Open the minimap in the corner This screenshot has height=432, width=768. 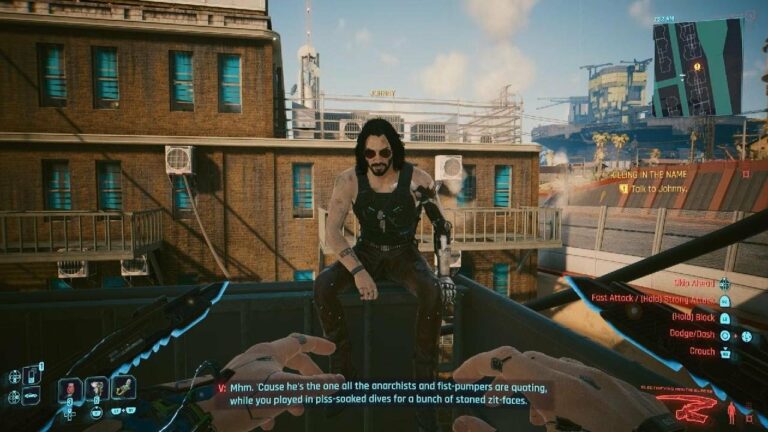click(697, 67)
